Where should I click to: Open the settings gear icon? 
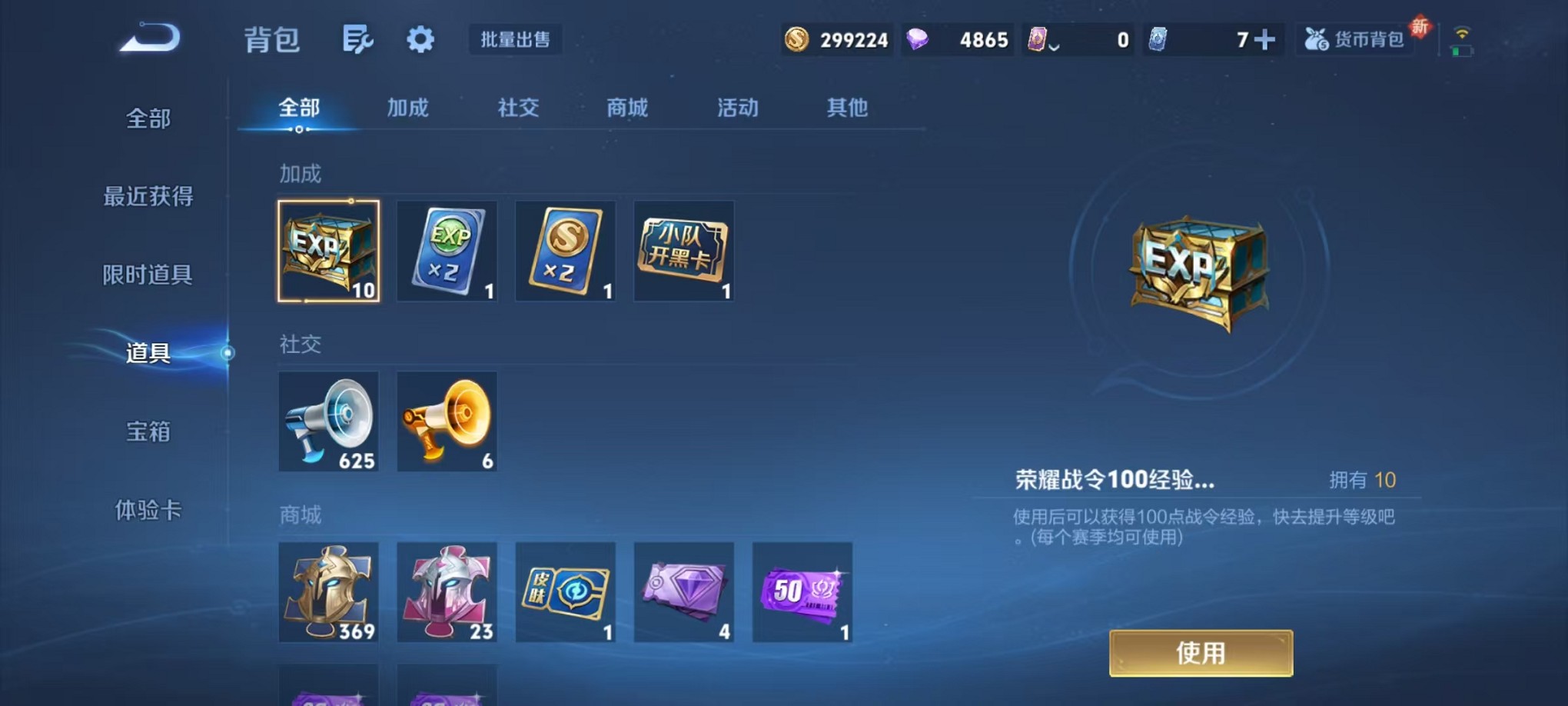pos(419,40)
